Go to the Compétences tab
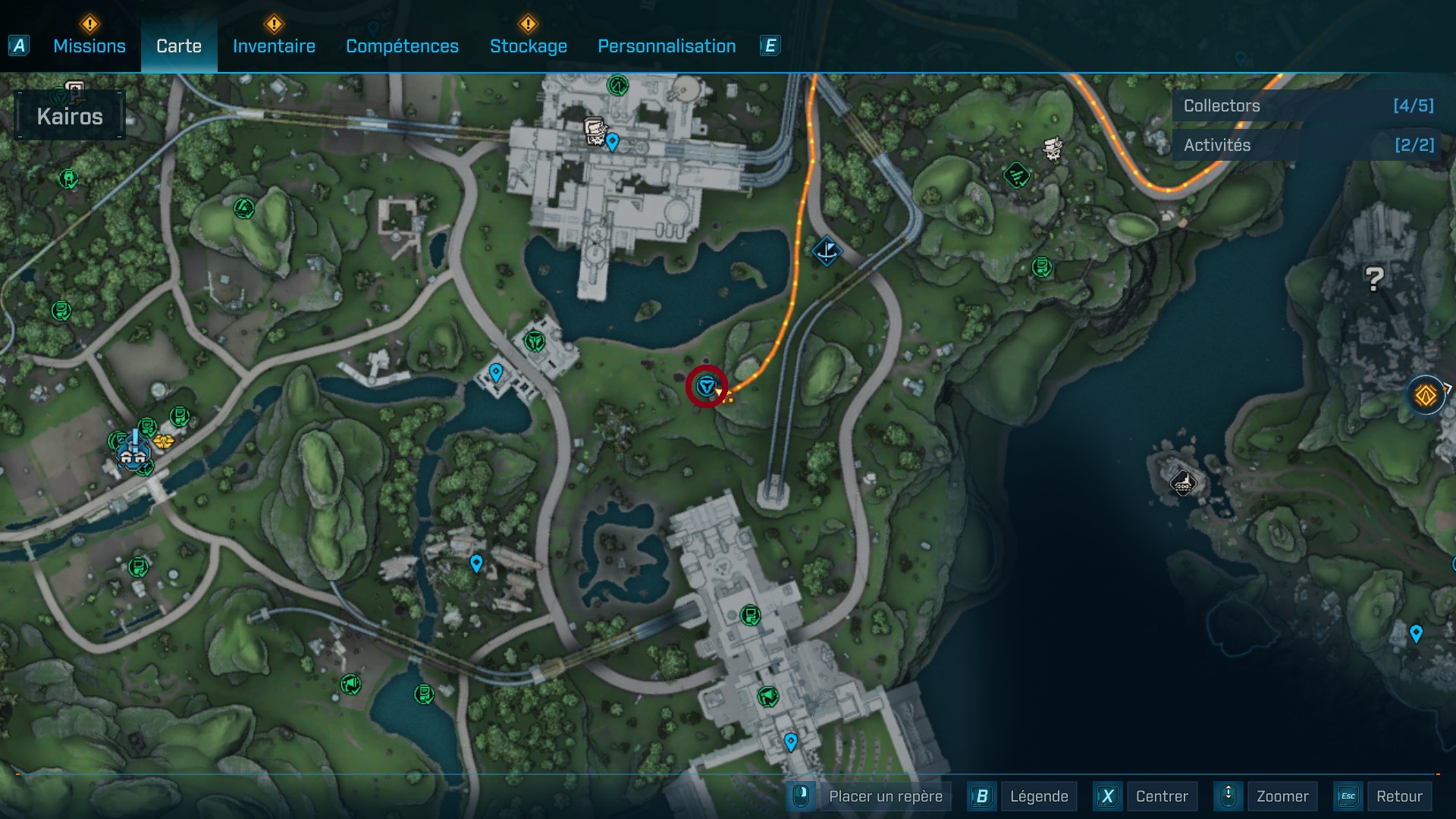The height and width of the screenshot is (819, 1456). coord(402,46)
